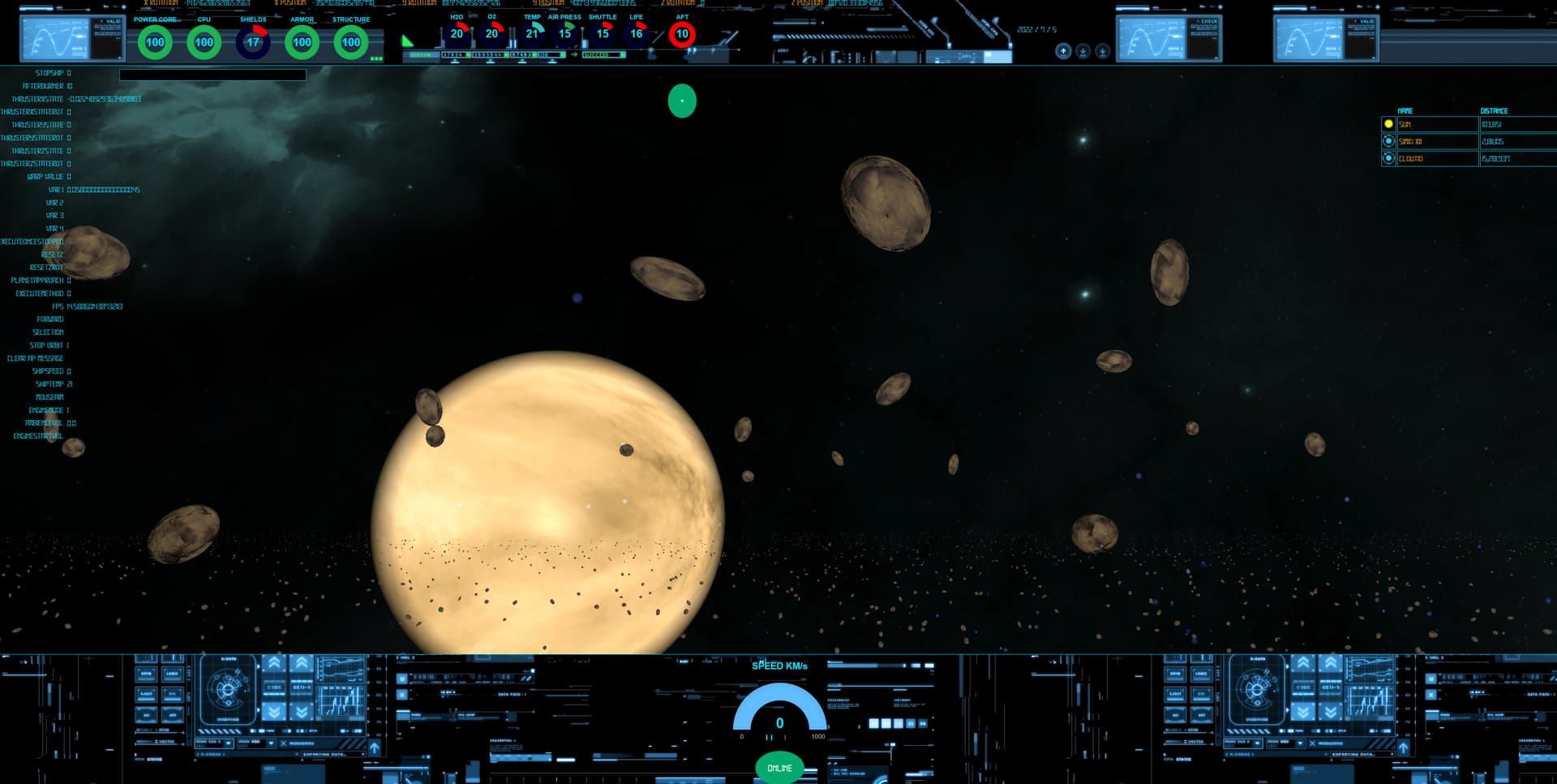Toggle the green ONLINE button
The width and height of the screenshot is (1557, 784).
[x=779, y=768]
